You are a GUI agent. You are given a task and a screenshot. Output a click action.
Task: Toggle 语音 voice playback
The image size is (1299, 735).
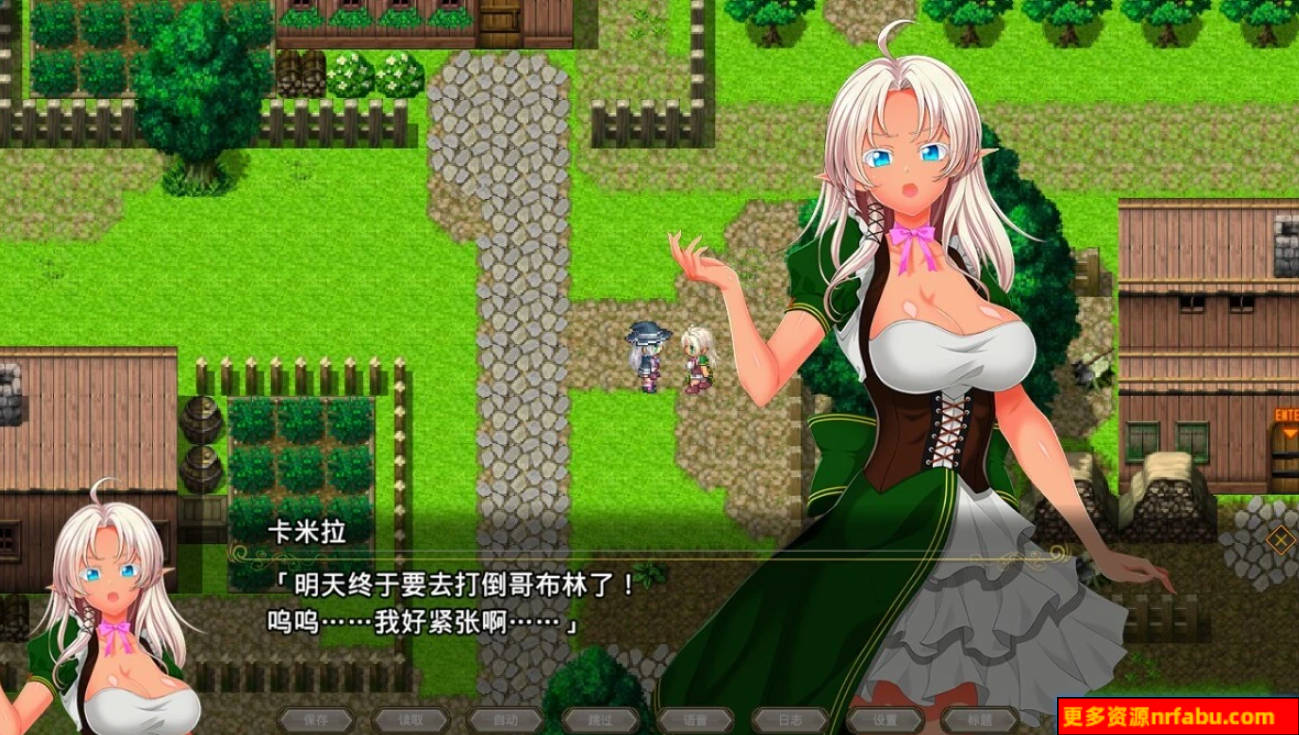[695, 720]
